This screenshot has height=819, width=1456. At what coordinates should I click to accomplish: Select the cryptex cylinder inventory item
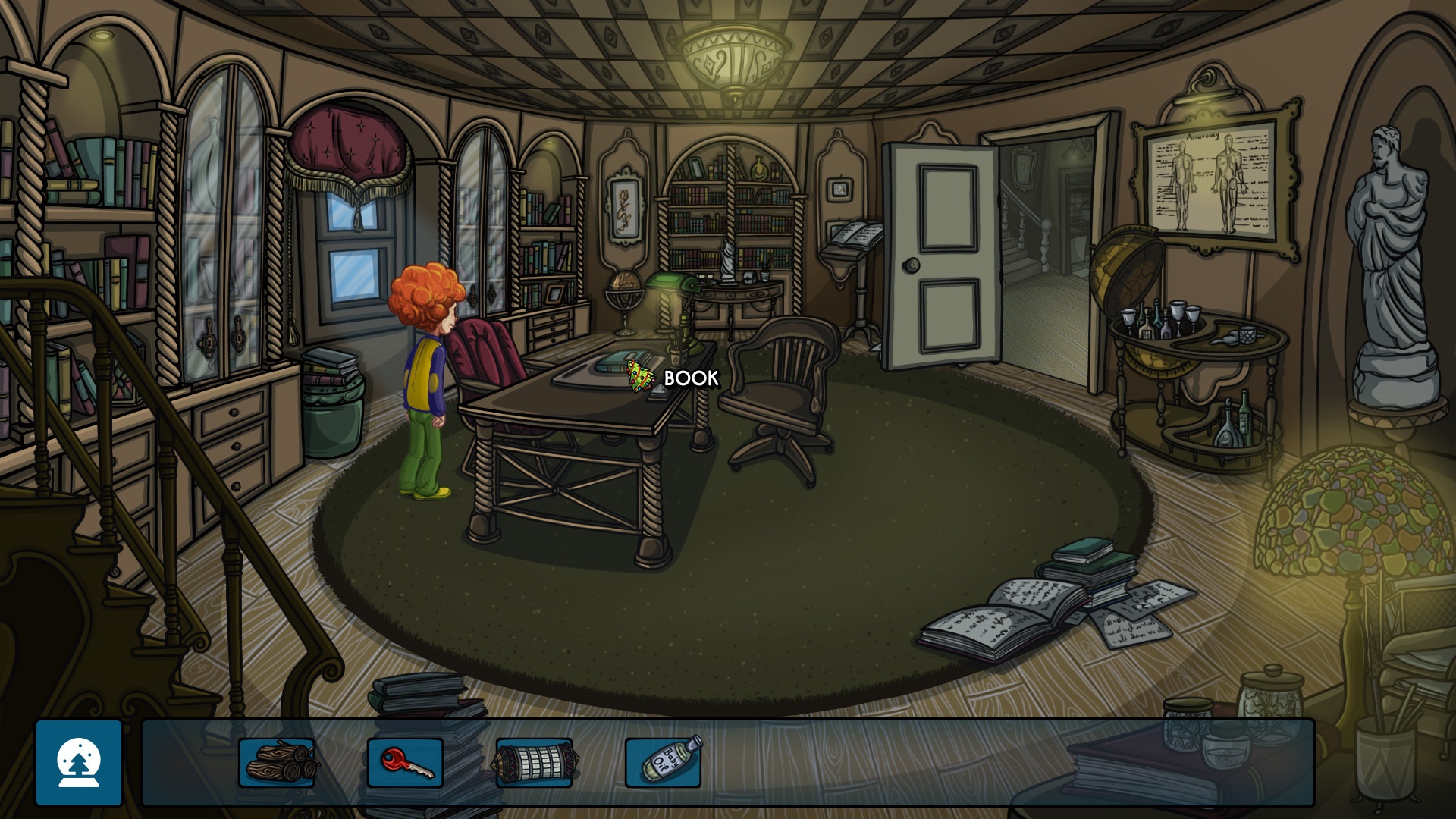click(534, 762)
